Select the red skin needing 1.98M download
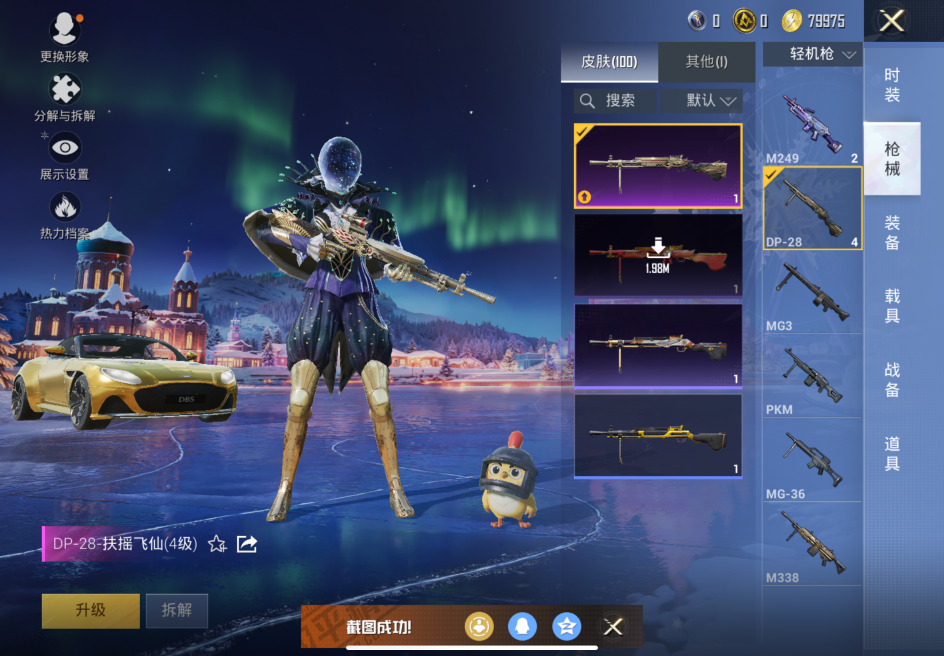Image resolution: width=944 pixels, height=656 pixels. [658, 255]
